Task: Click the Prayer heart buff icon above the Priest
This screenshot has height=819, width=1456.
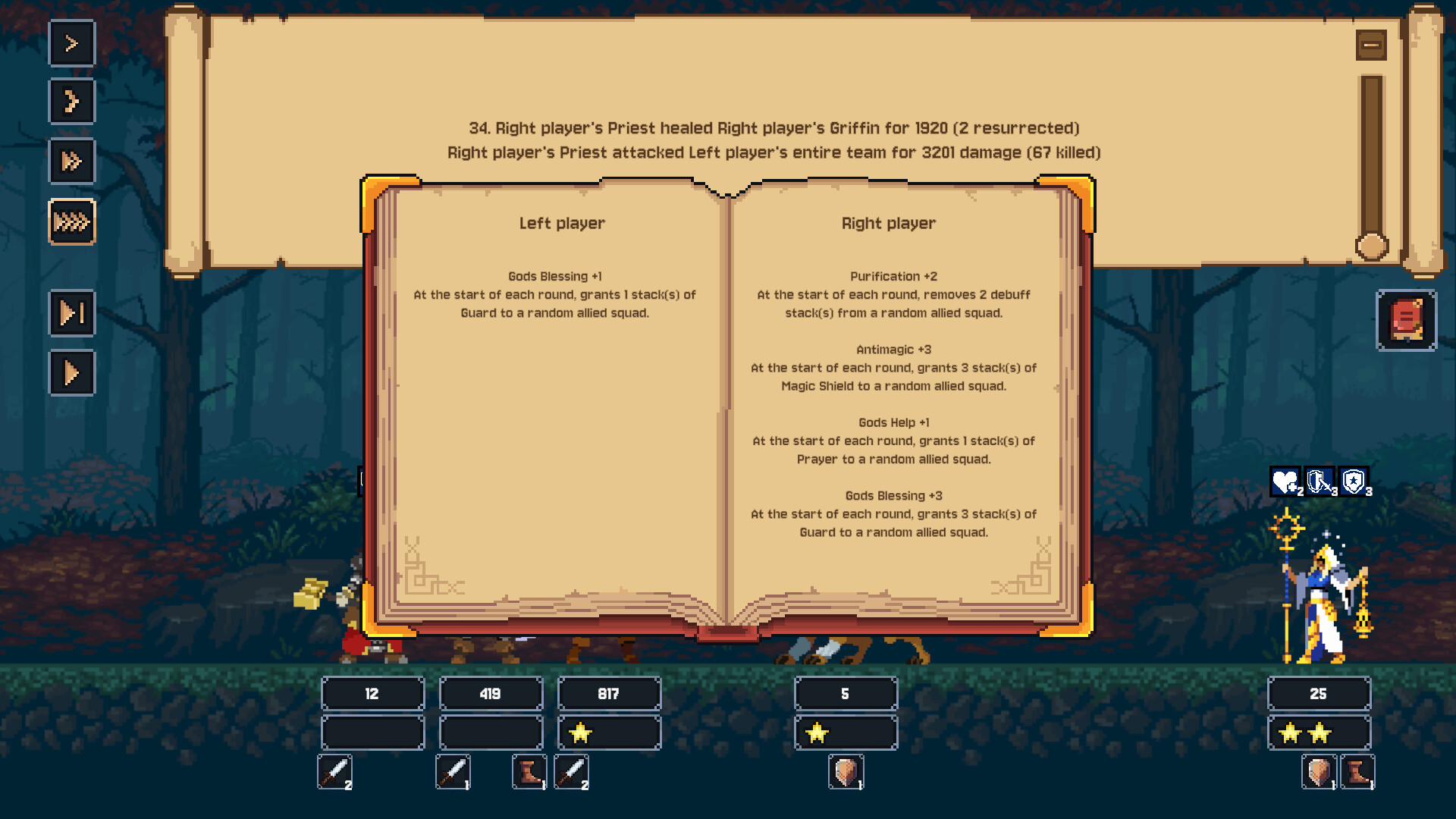Action: tap(1285, 480)
